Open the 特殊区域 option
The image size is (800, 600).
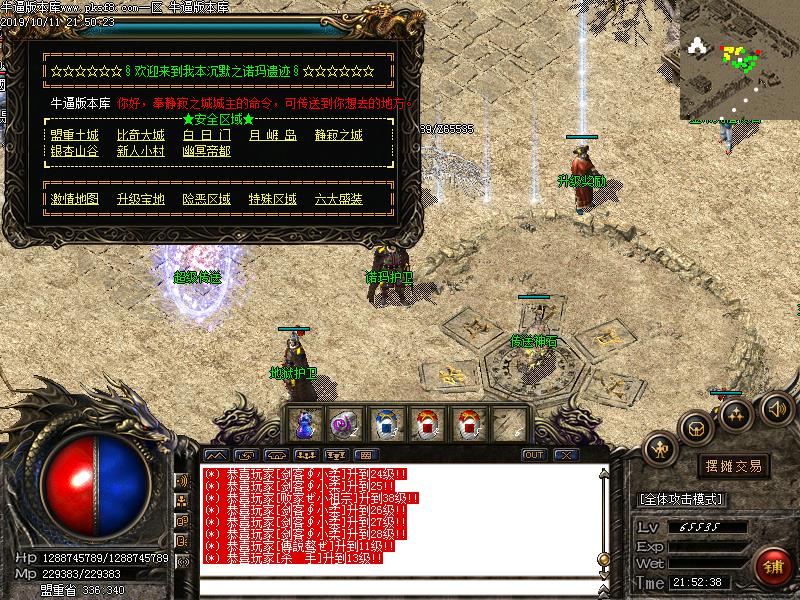[x=273, y=199]
